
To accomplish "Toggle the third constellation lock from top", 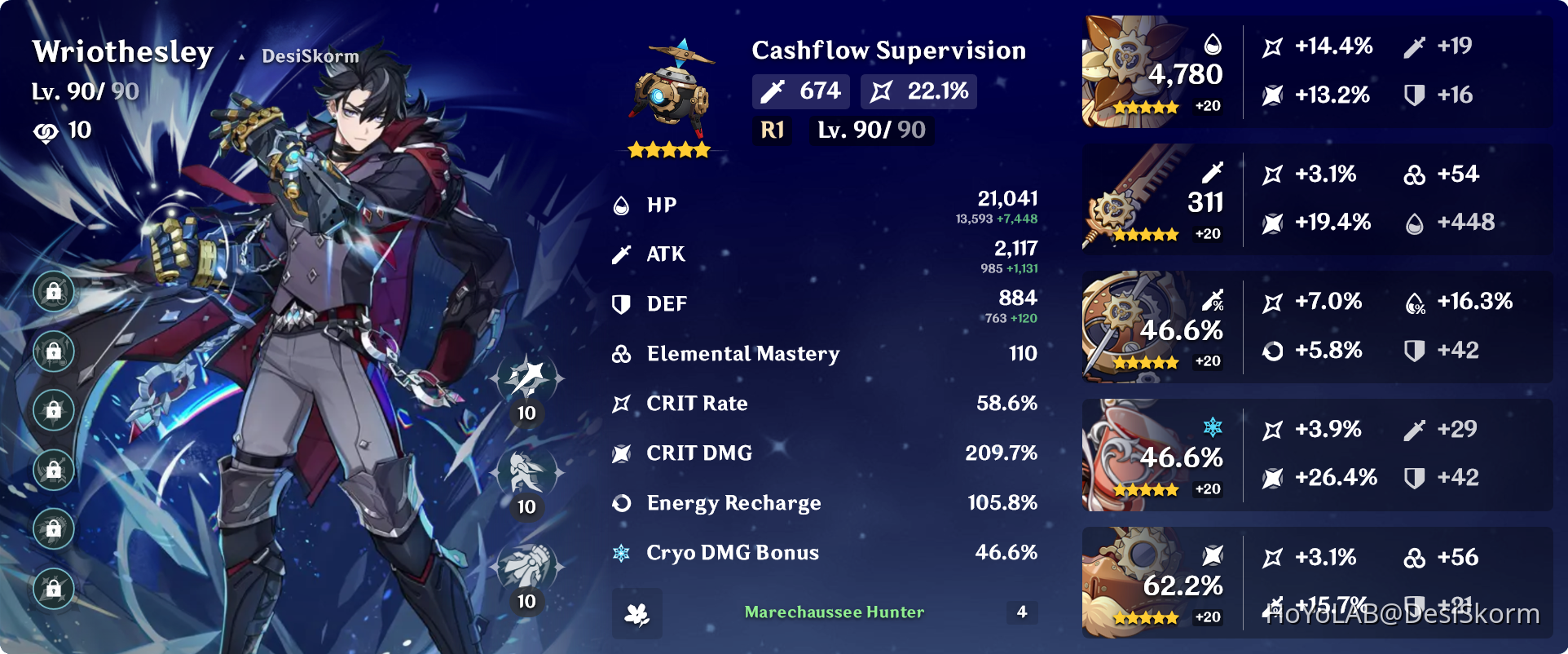I will [x=54, y=410].
